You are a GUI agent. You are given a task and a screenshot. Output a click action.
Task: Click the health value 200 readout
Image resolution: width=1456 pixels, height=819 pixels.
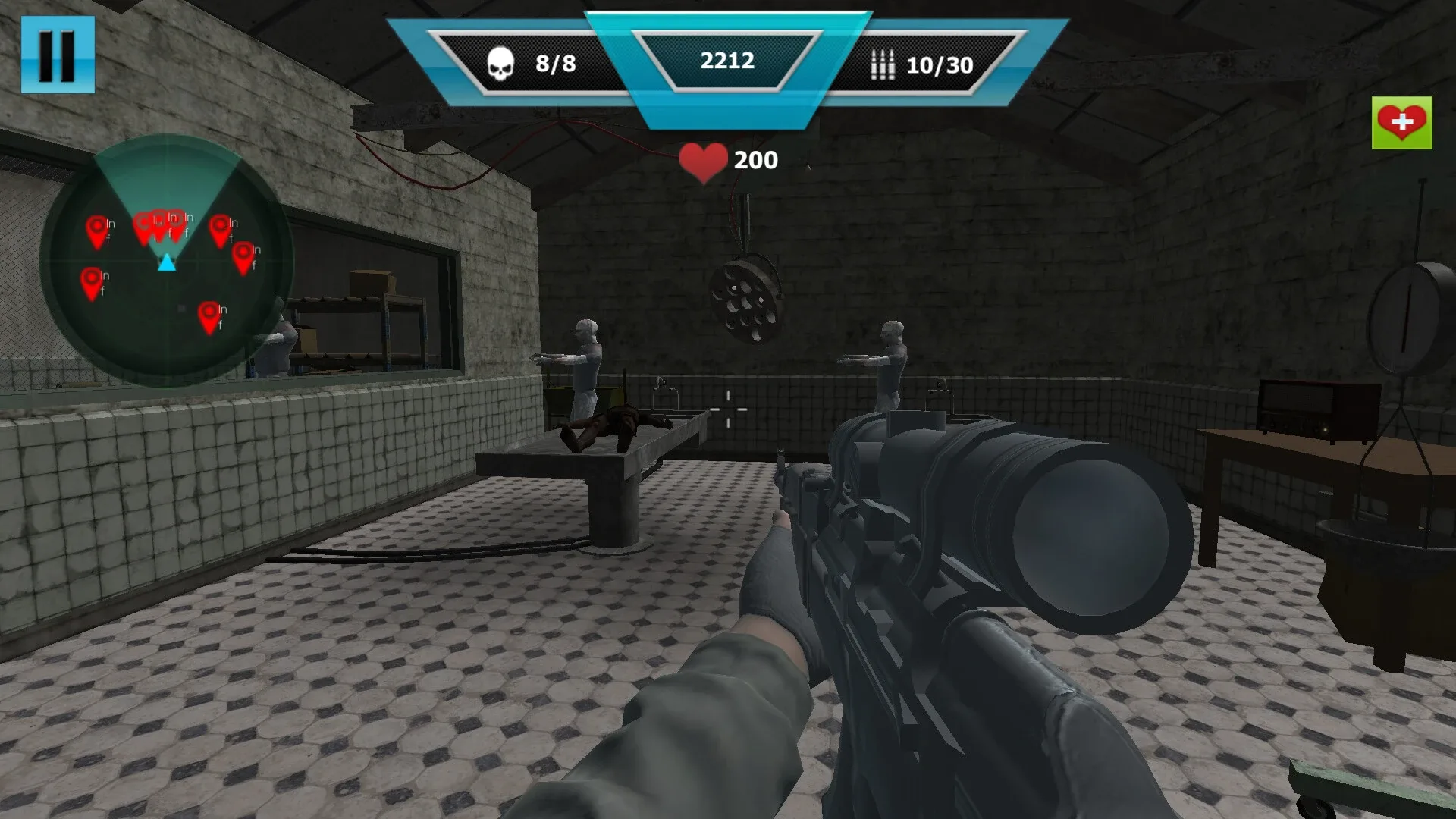pos(755,160)
